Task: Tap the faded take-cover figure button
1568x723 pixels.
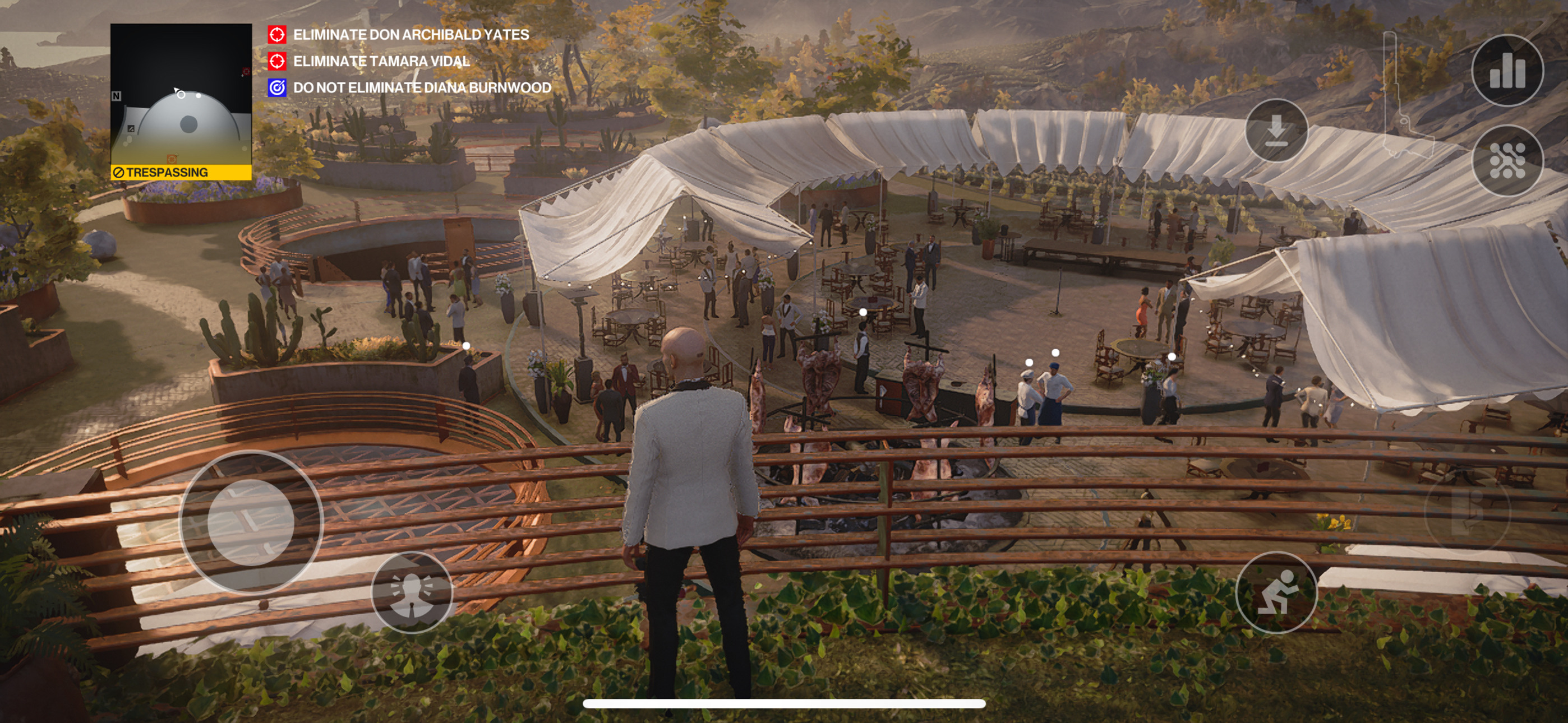Action: pyautogui.click(x=1467, y=511)
